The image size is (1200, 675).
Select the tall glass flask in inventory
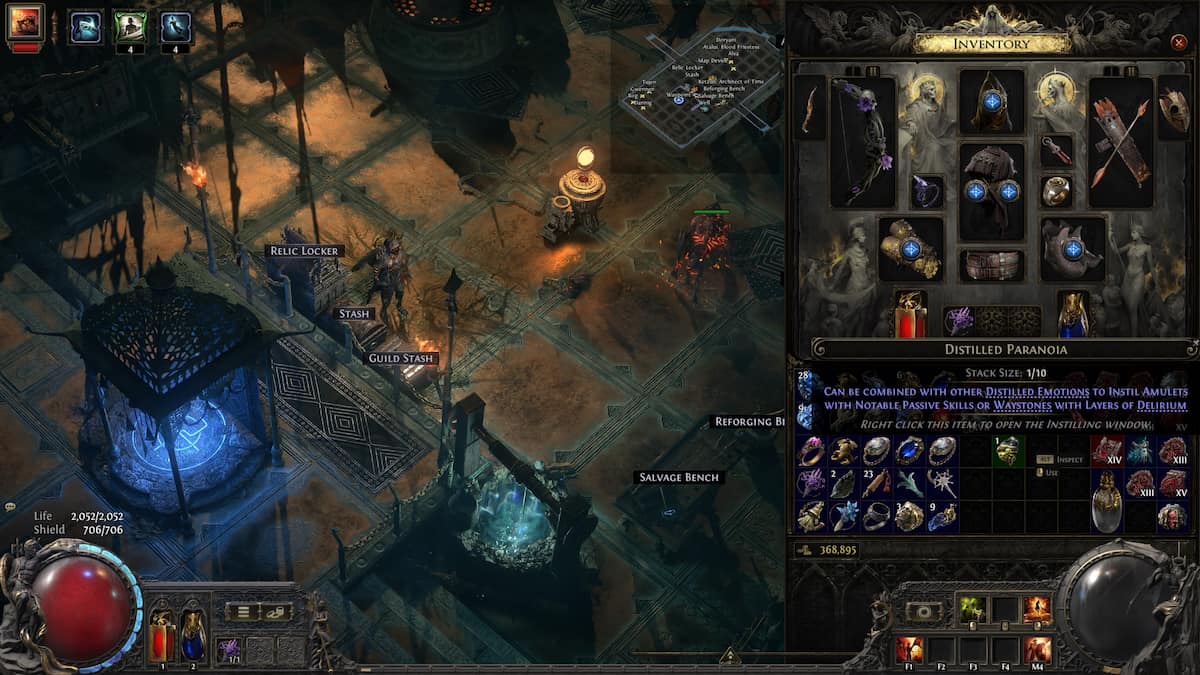(1106, 500)
